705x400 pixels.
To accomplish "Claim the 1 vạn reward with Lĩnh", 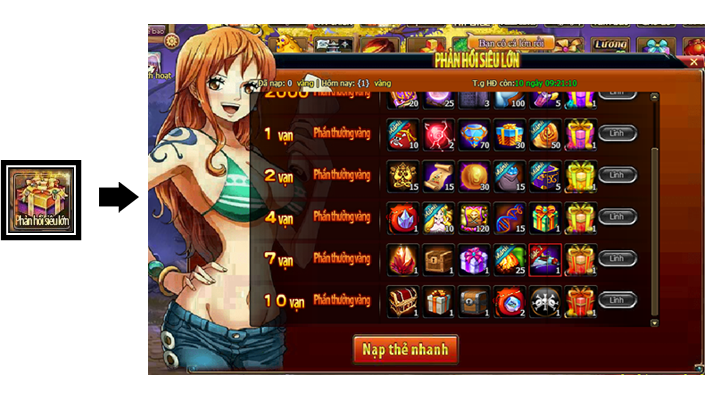I will coord(617,132).
